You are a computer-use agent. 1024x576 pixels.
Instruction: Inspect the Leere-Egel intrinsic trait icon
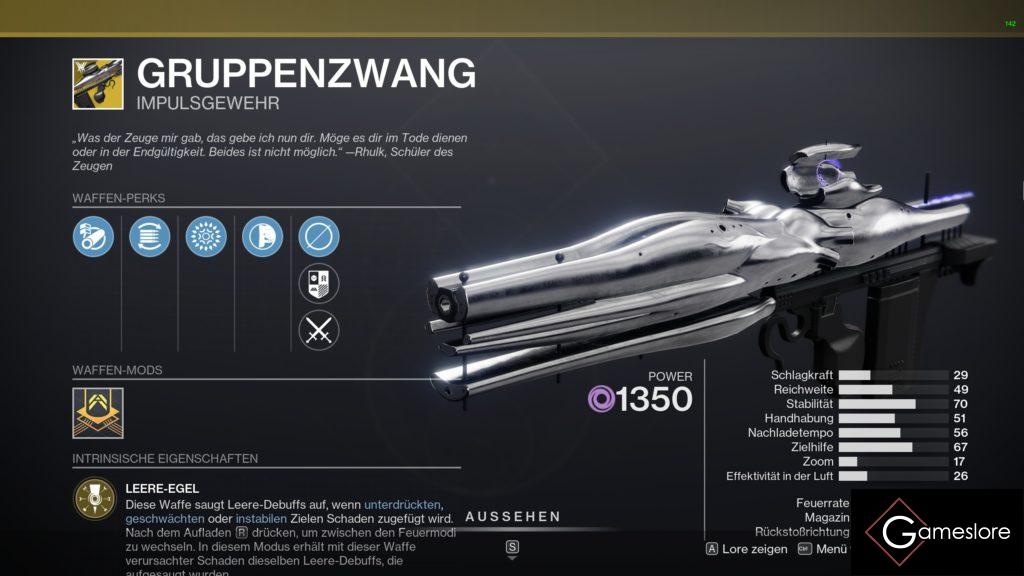click(x=94, y=499)
